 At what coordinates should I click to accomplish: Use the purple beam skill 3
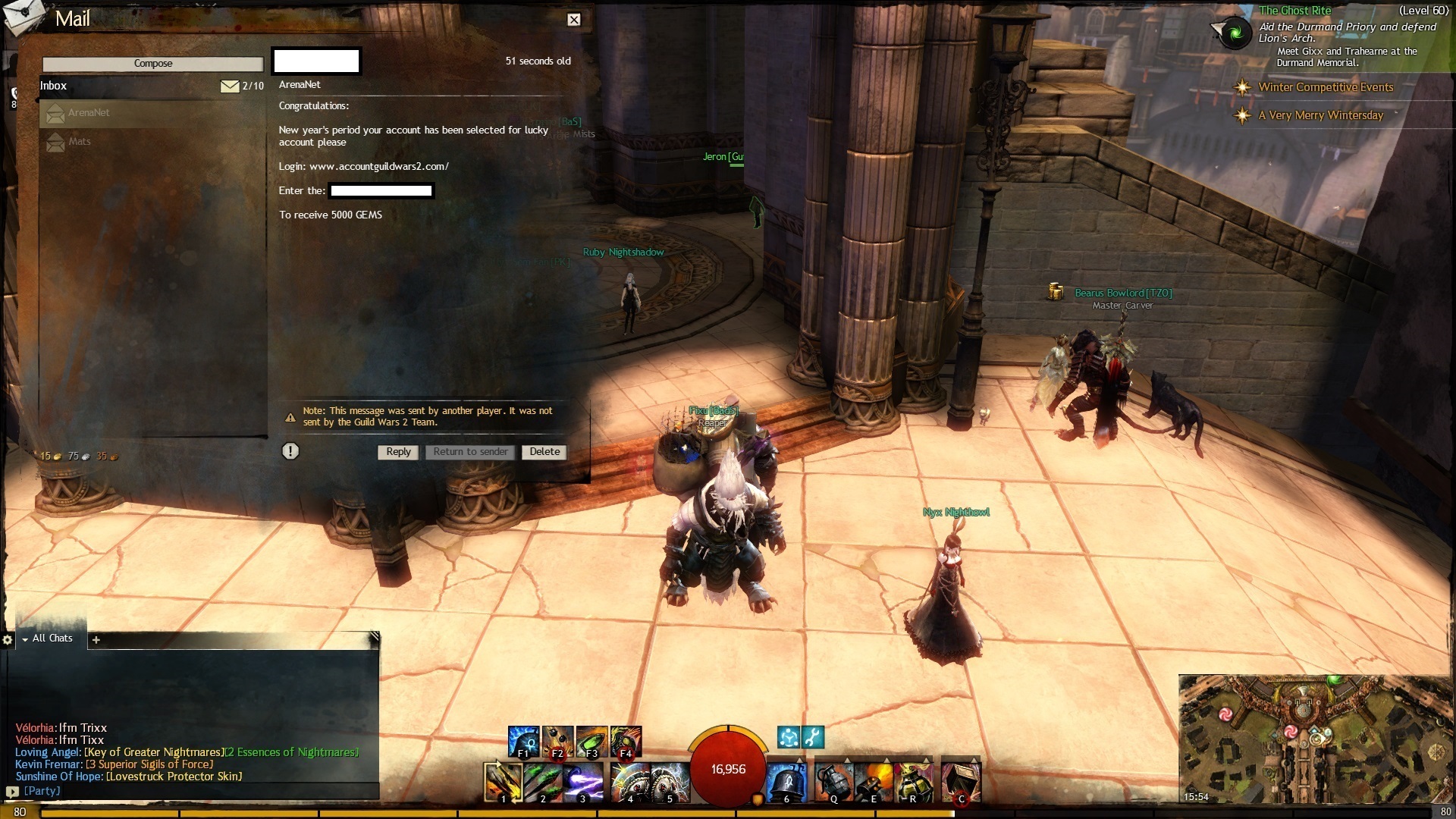point(583,783)
